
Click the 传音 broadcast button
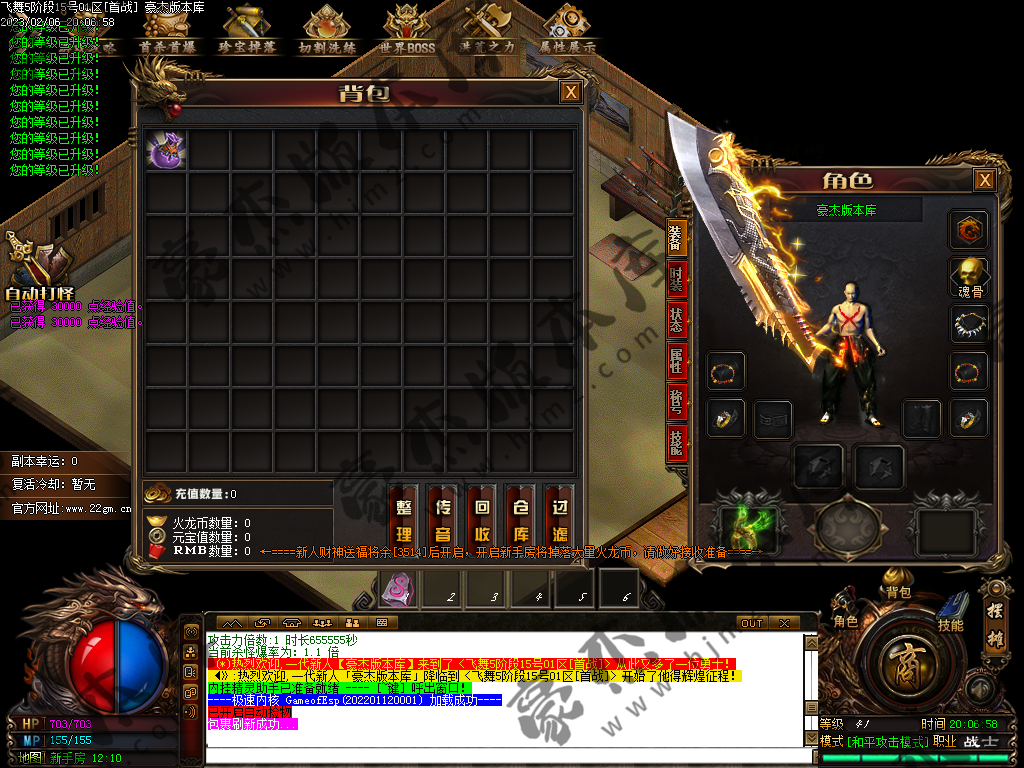point(443,520)
